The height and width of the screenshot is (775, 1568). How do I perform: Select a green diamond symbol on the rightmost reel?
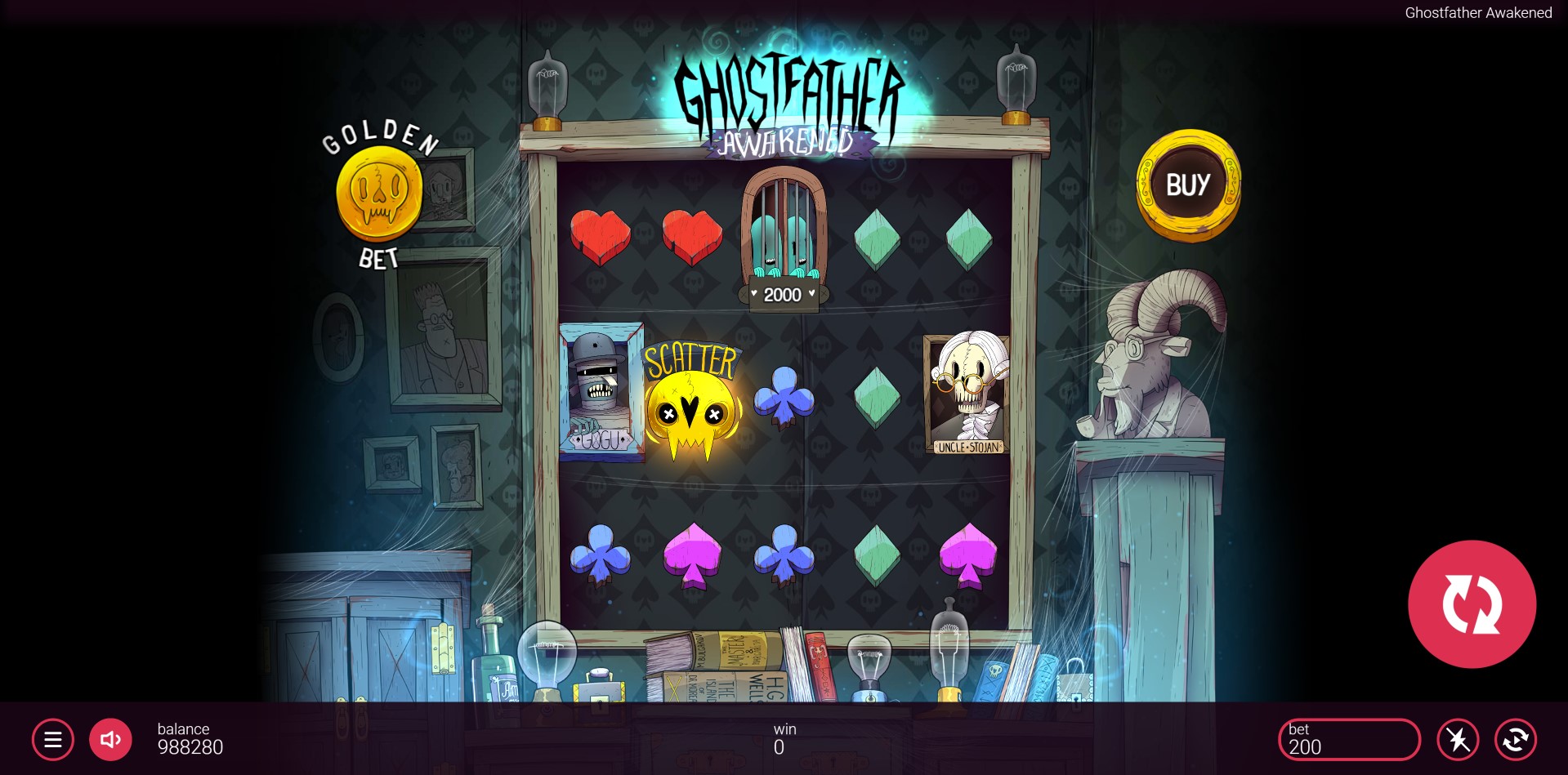[967, 237]
